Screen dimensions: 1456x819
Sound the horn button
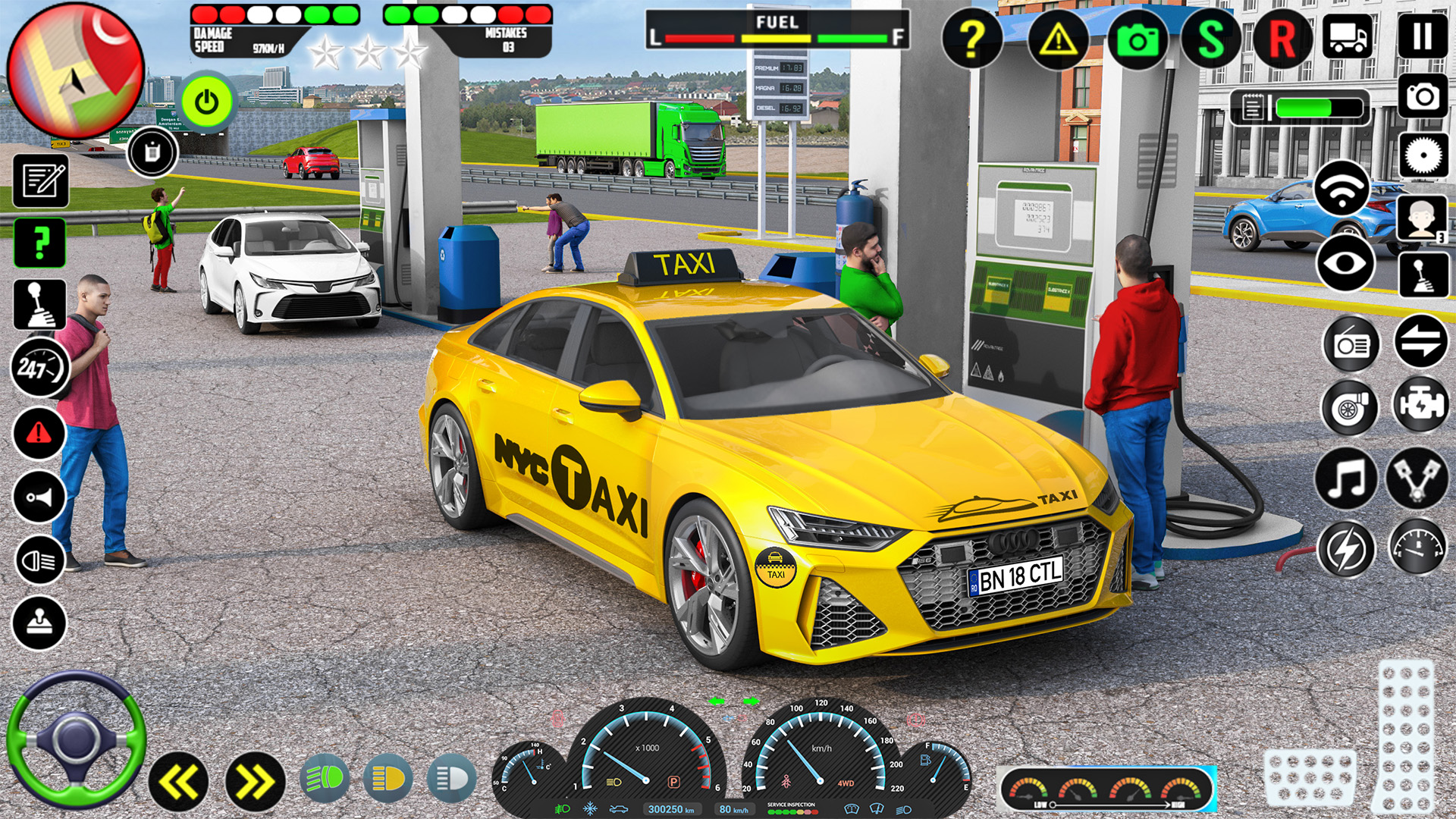(39, 497)
